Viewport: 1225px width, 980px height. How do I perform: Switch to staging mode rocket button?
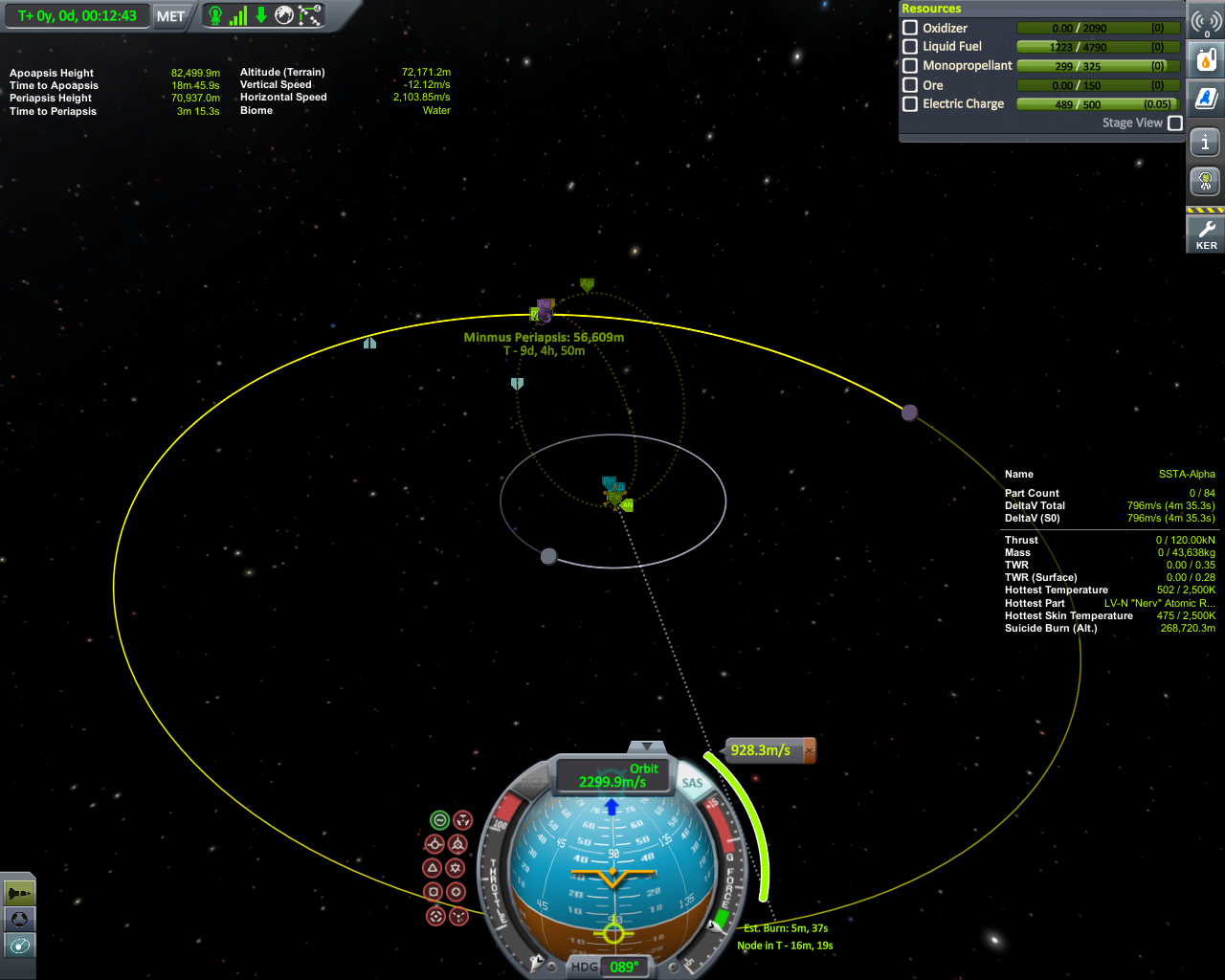click(19, 893)
